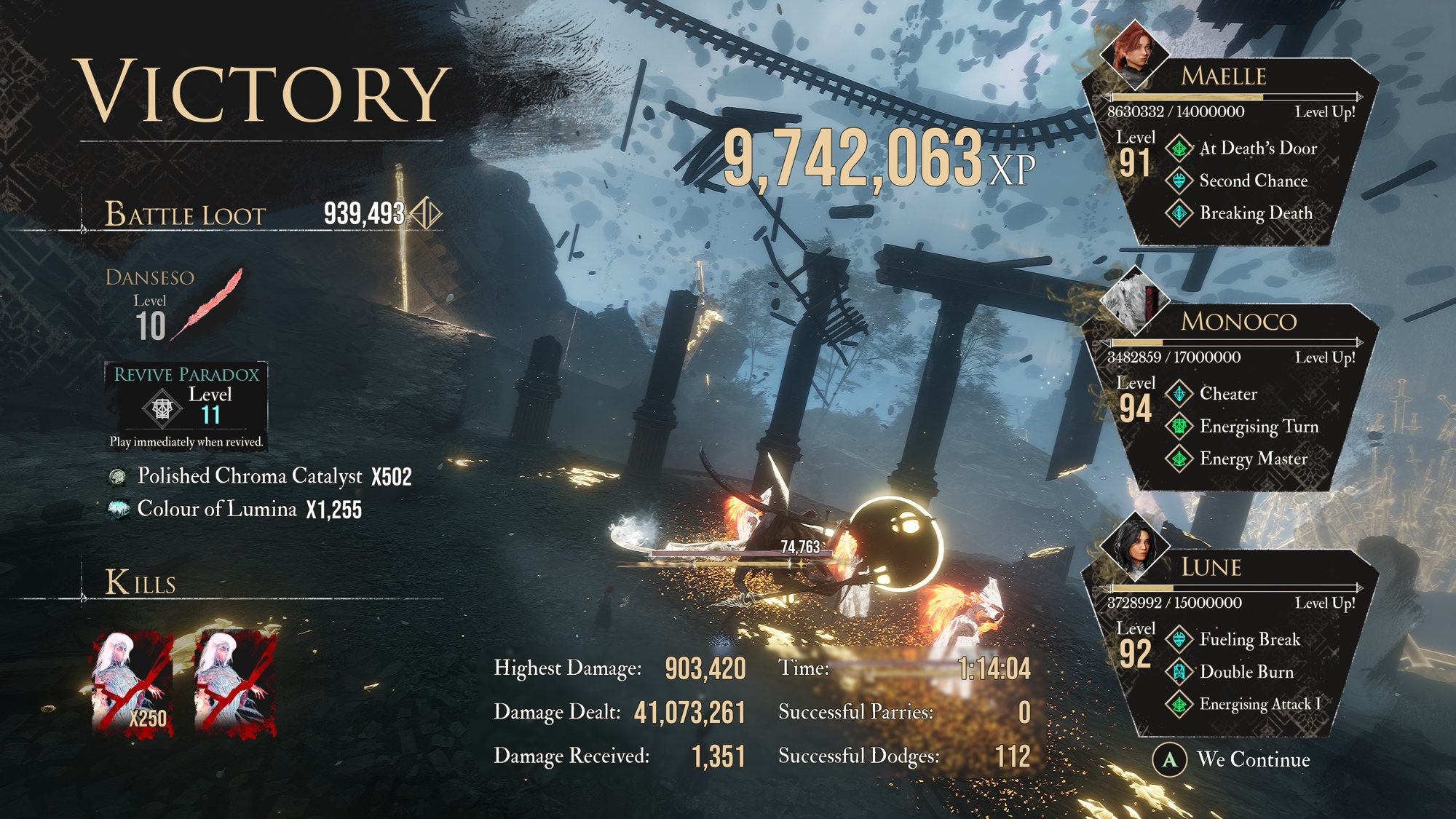1456x819 pixels.
Task: Select the We Continue option
Action: click(x=1238, y=759)
